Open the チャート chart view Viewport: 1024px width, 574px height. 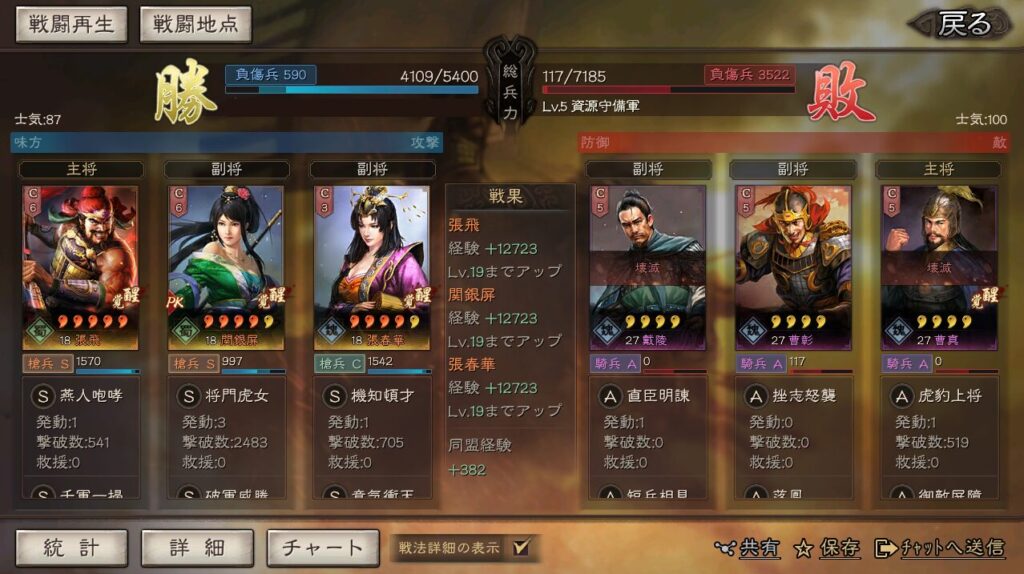[322, 547]
